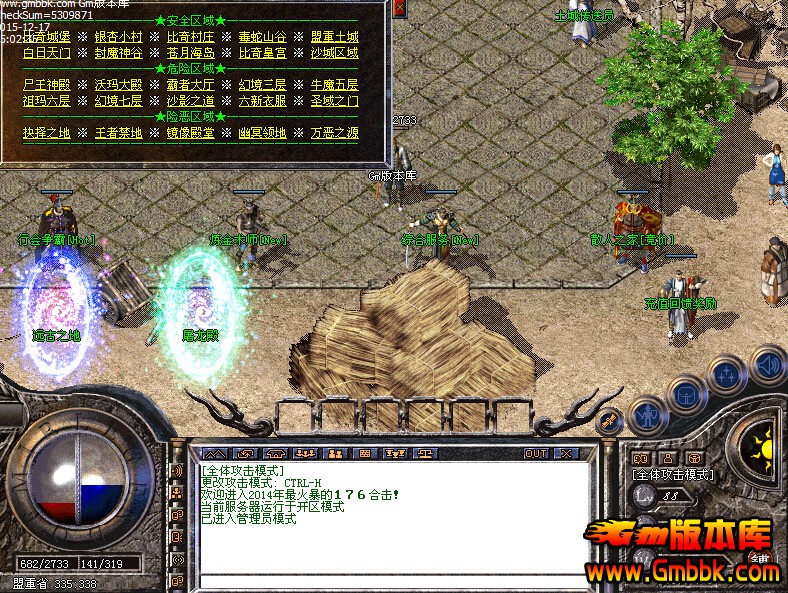This screenshot has height=593, width=788.
Task: Enter 尸王神殿 from the danger zone list
Action: pos(46,85)
